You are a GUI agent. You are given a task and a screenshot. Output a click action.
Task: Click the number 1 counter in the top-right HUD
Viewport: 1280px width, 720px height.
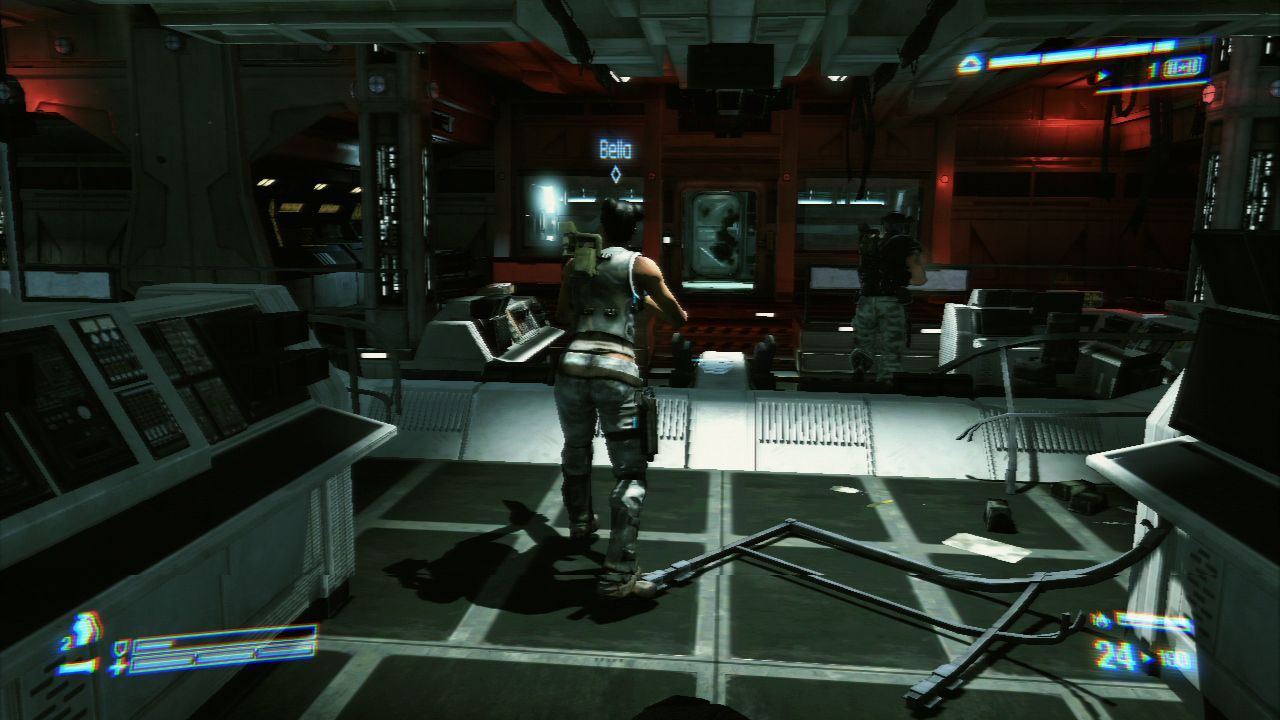pyautogui.click(x=1150, y=70)
